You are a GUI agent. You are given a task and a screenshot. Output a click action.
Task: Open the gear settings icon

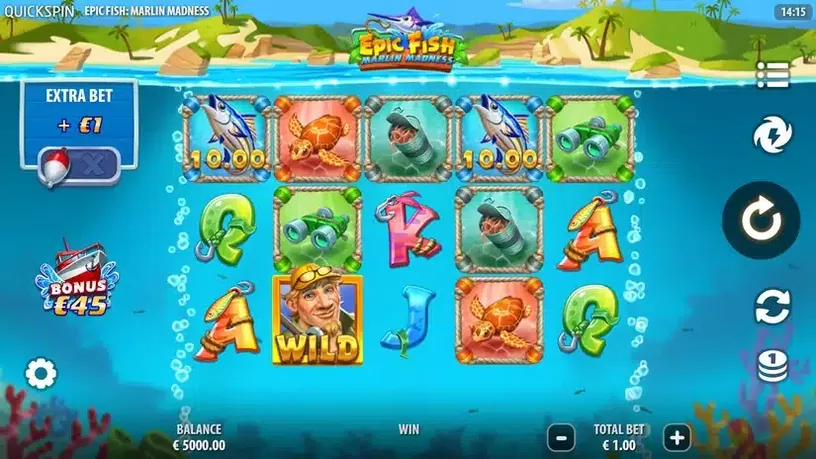(41, 374)
